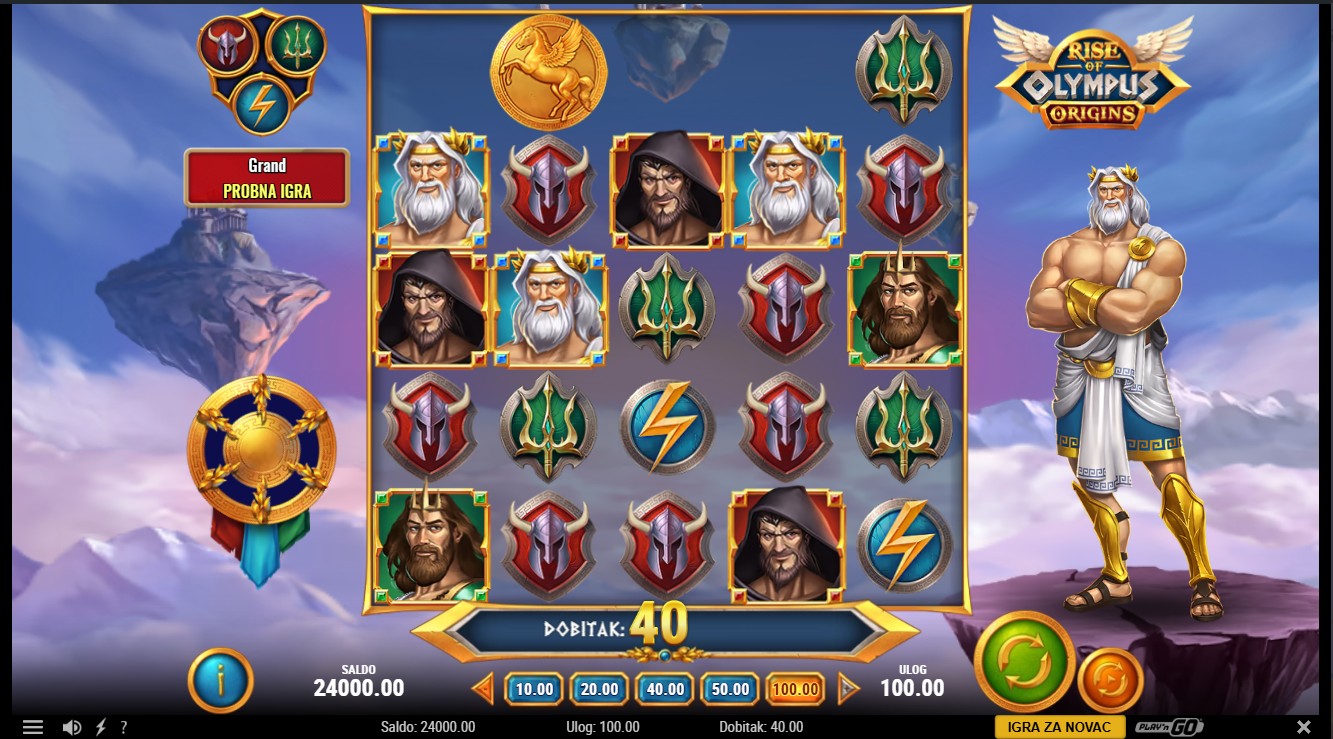Screen dimensions: 1333x739
Task: Open the blue info paytable button
Action: [x=220, y=680]
